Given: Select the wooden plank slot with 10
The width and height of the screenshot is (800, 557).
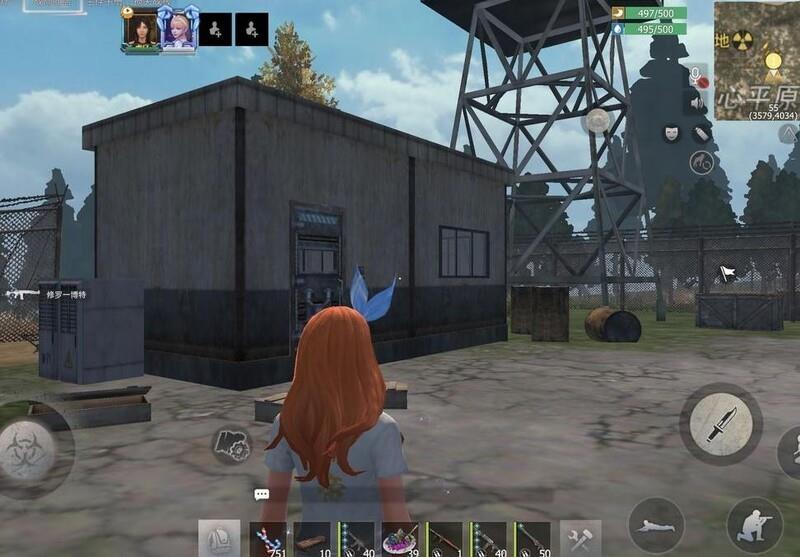Looking at the screenshot, I should [312, 539].
